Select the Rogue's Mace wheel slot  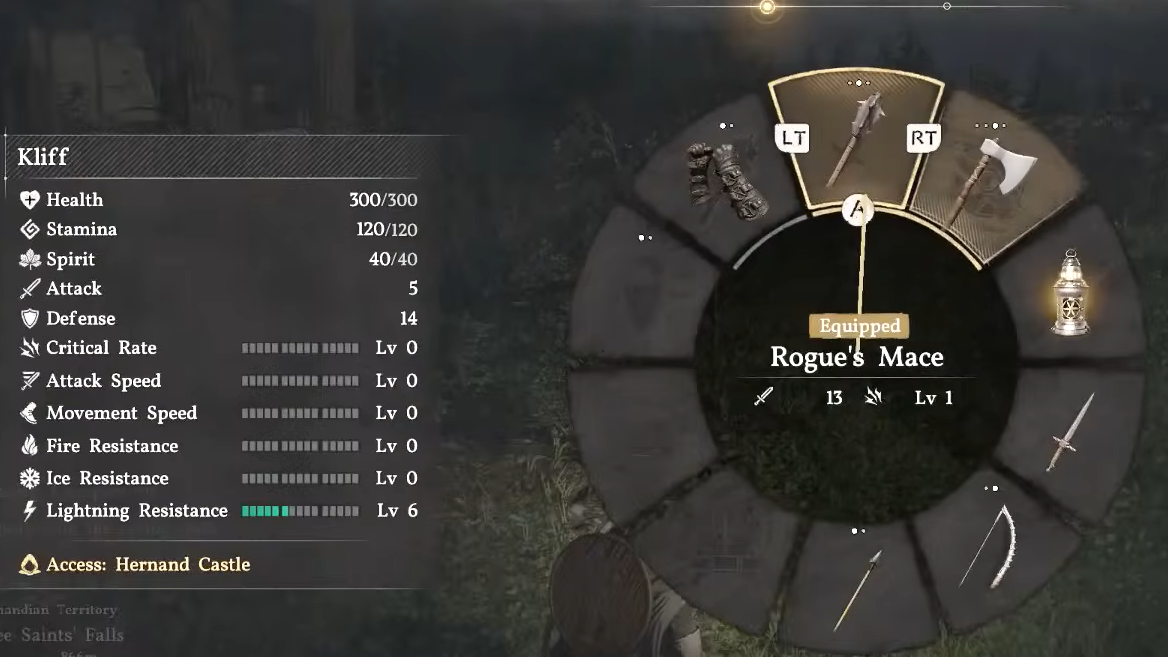coord(857,141)
